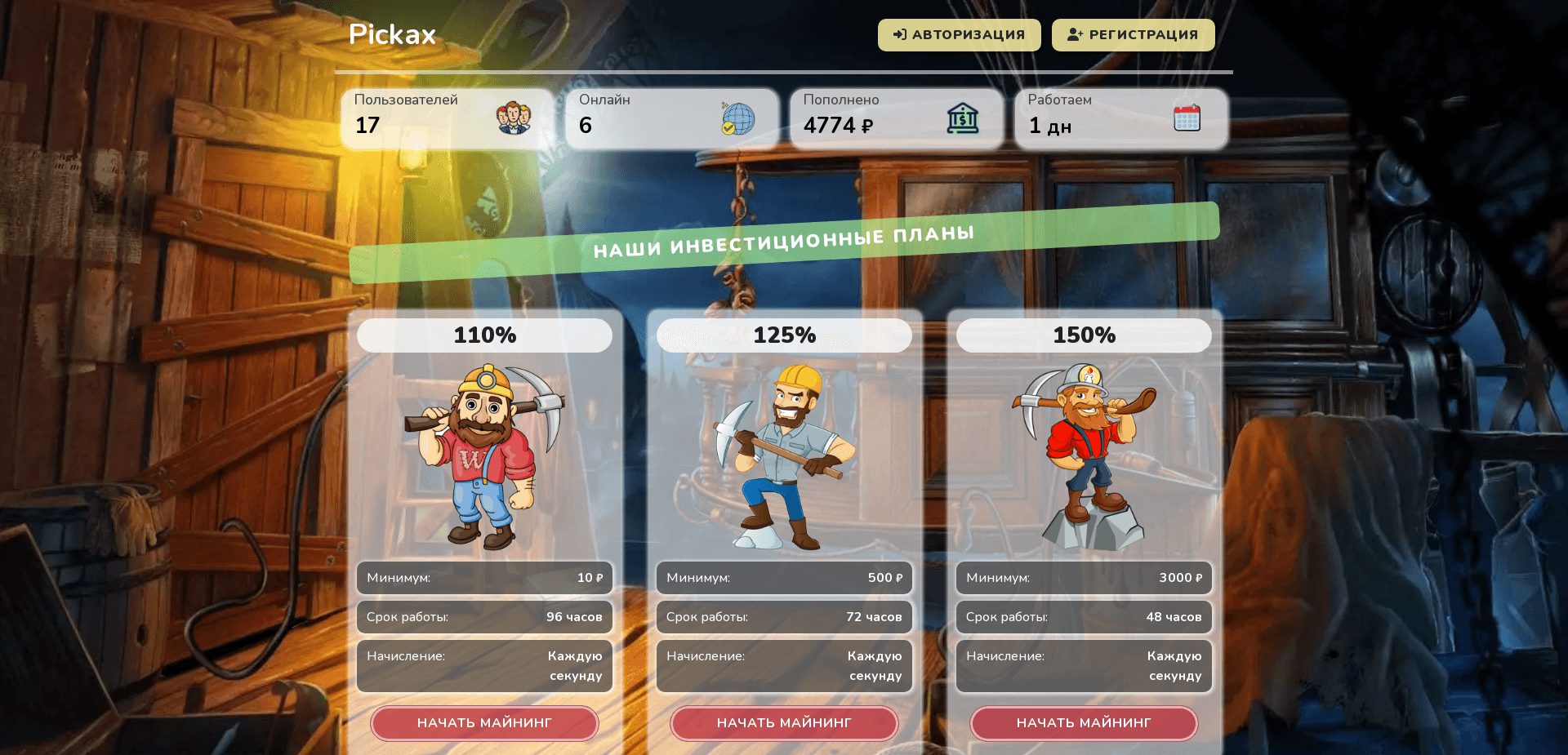Click the Регистрация sign-up button
The width and height of the screenshot is (1568, 755).
tap(1133, 35)
